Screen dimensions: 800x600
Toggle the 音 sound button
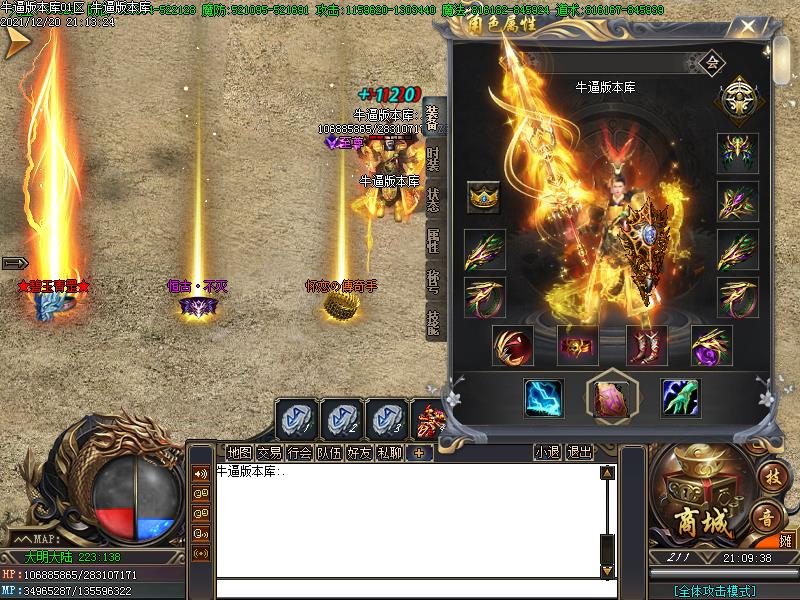767,518
